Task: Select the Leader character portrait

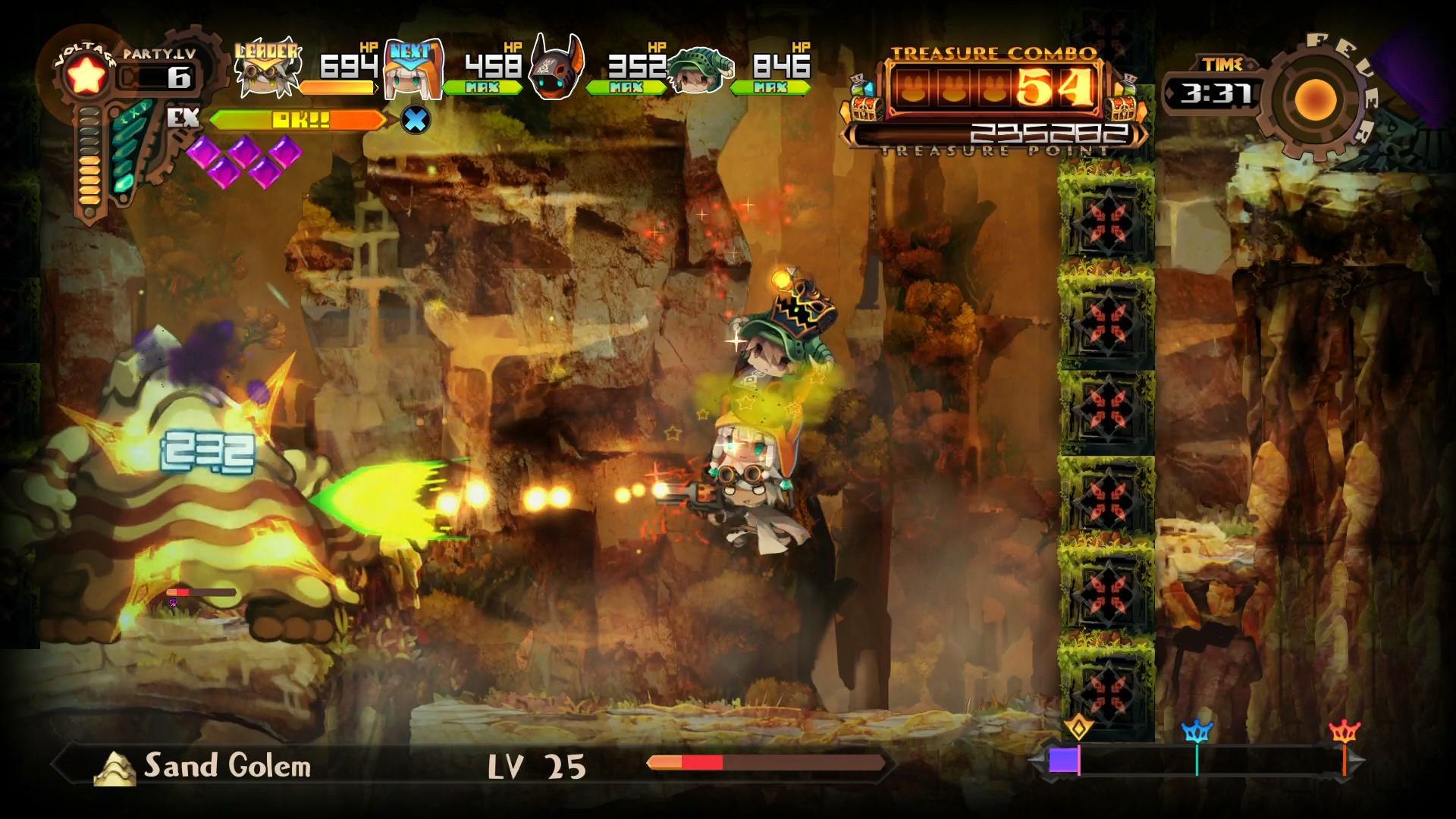Action: [x=267, y=70]
